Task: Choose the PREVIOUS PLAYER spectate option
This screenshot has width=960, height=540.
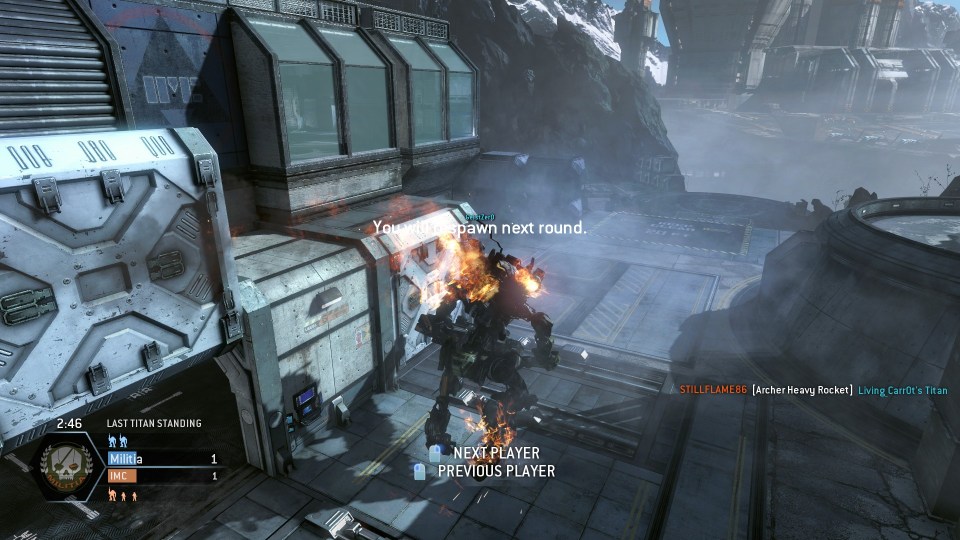Action: (x=495, y=471)
